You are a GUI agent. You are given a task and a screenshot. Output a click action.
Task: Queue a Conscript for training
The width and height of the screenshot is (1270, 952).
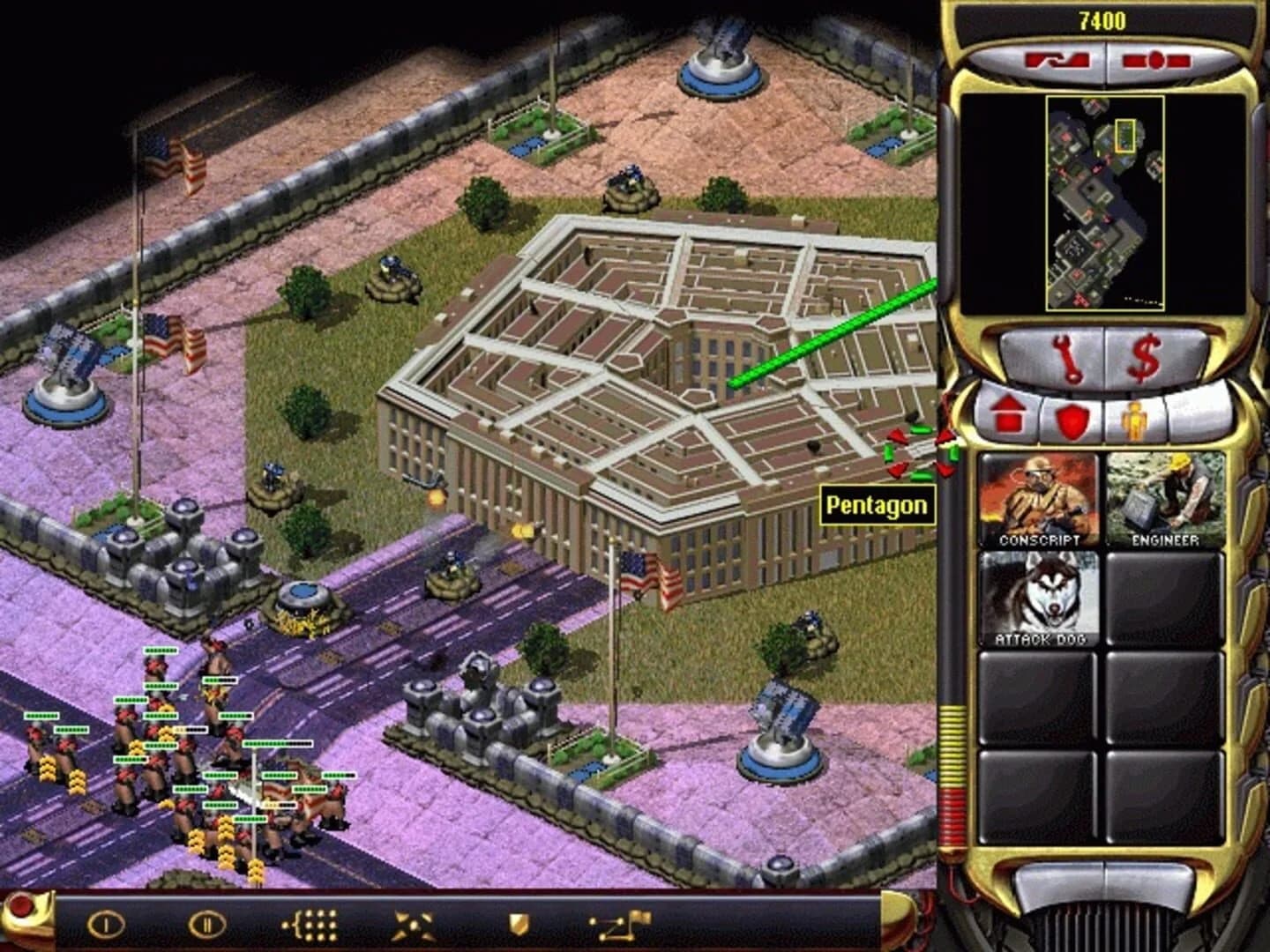(1038, 498)
